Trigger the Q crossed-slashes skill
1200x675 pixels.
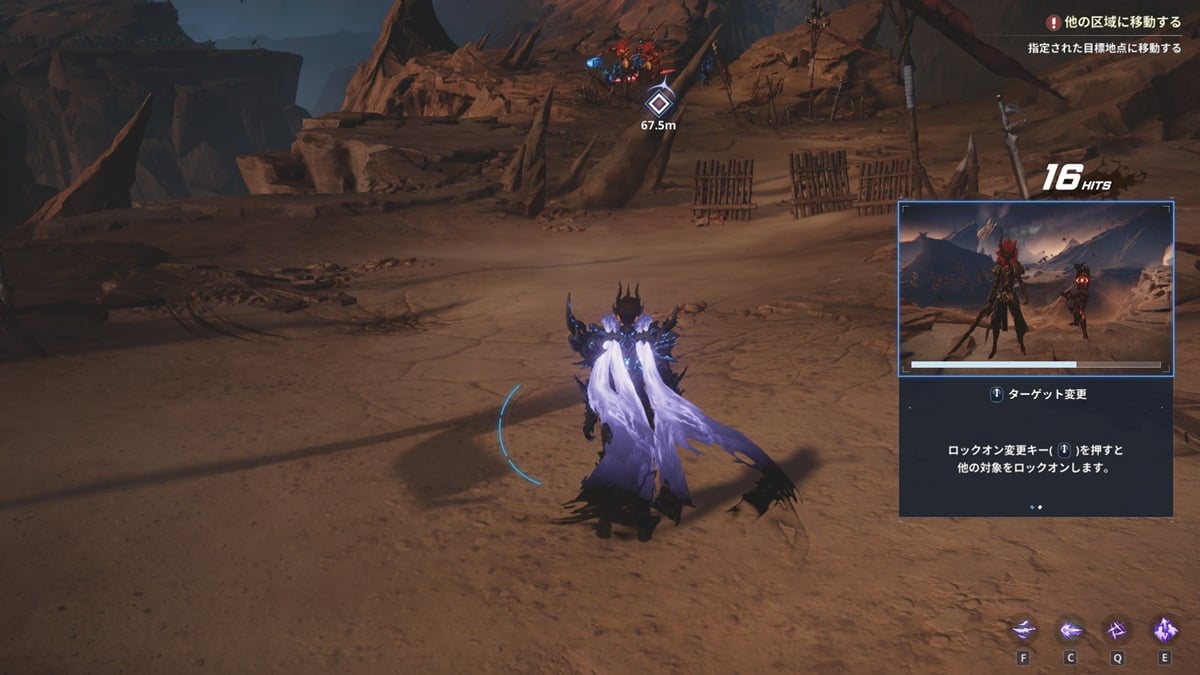click(x=1117, y=630)
